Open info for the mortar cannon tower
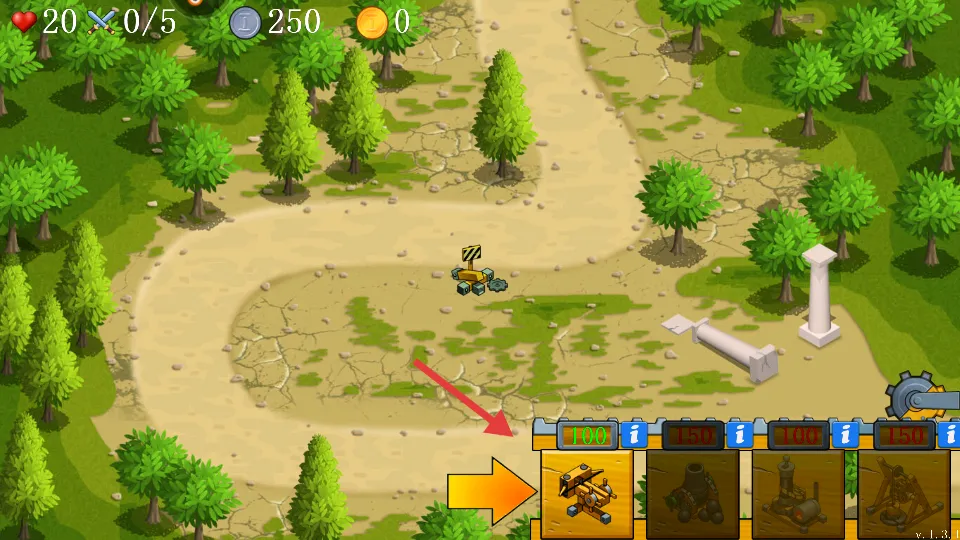Image resolution: width=960 pixels, height=540 pixels. click(x=739, y=435)
